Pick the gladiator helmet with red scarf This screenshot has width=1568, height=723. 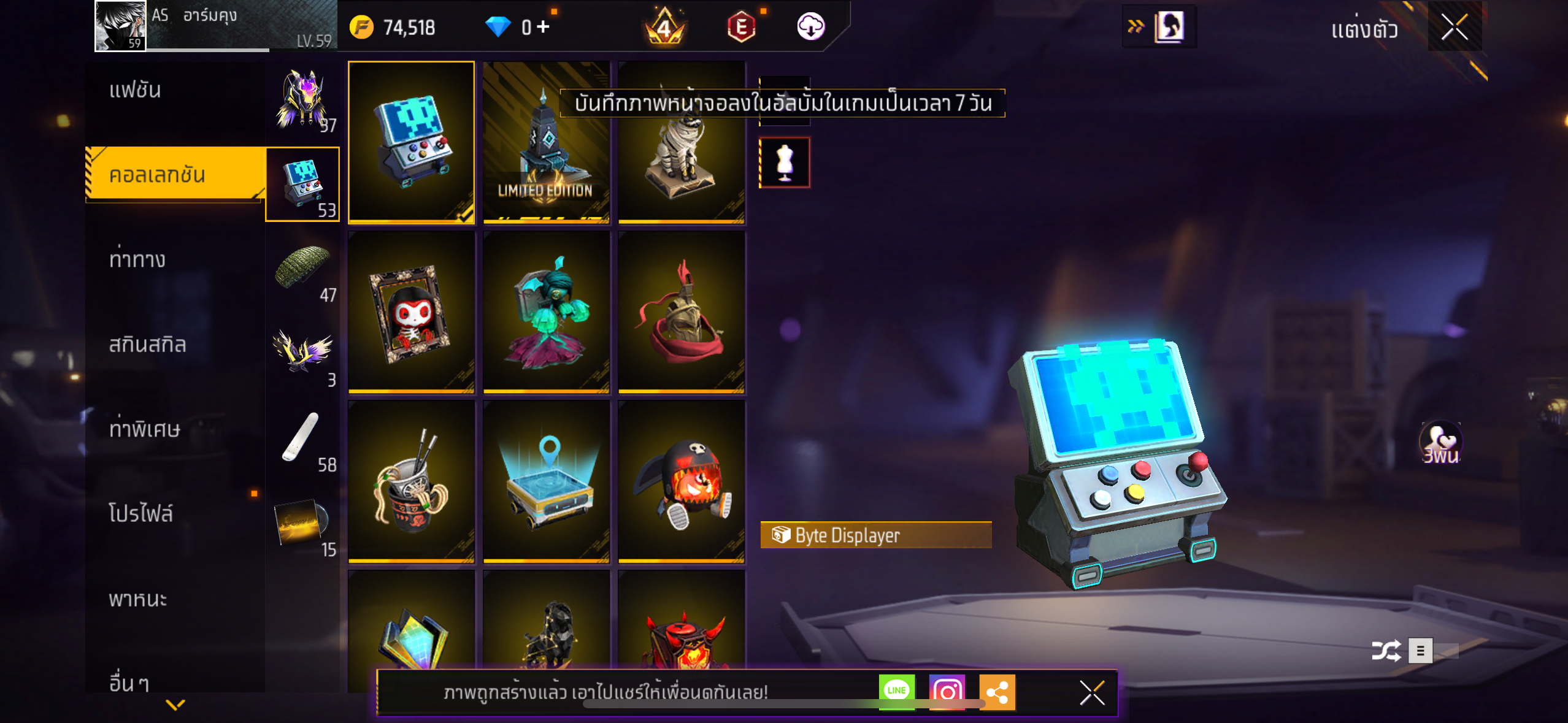pos(681,312)
